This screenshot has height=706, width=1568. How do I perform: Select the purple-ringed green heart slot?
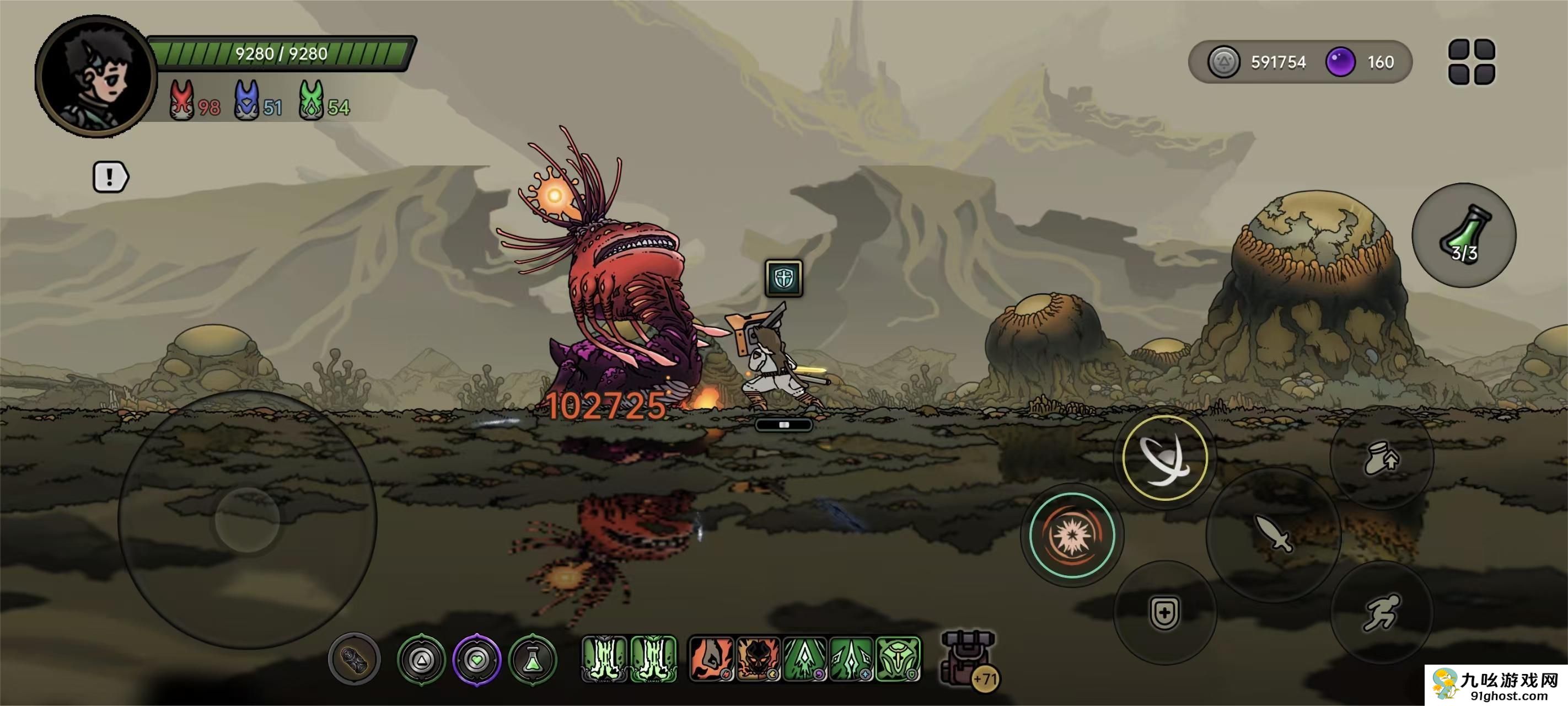coord(476,660)
